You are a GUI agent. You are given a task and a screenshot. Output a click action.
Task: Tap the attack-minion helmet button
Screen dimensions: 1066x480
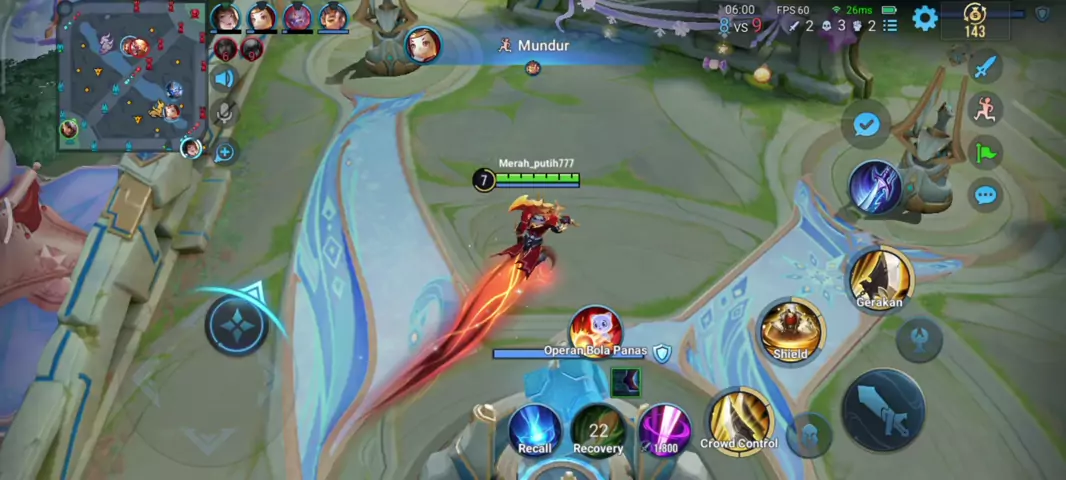pyautogui.click(x=809, y=435)
